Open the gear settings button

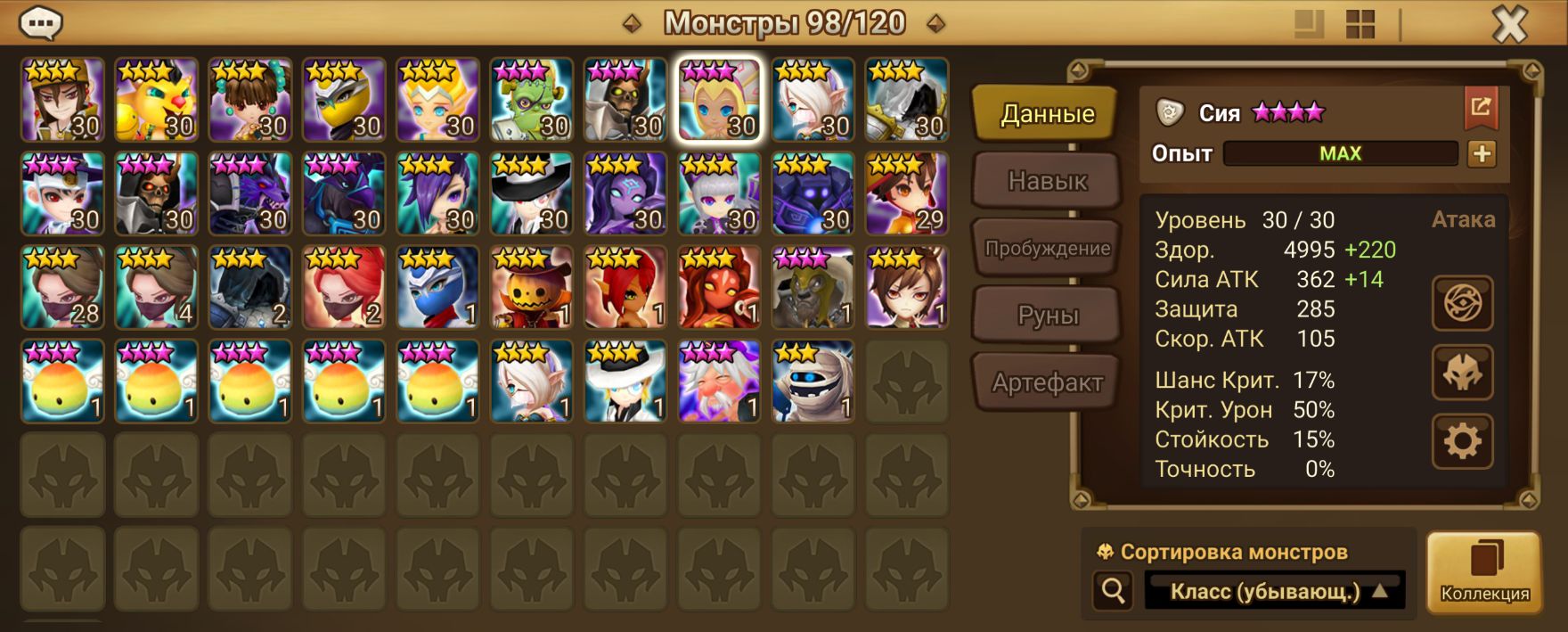[1462, 441]
